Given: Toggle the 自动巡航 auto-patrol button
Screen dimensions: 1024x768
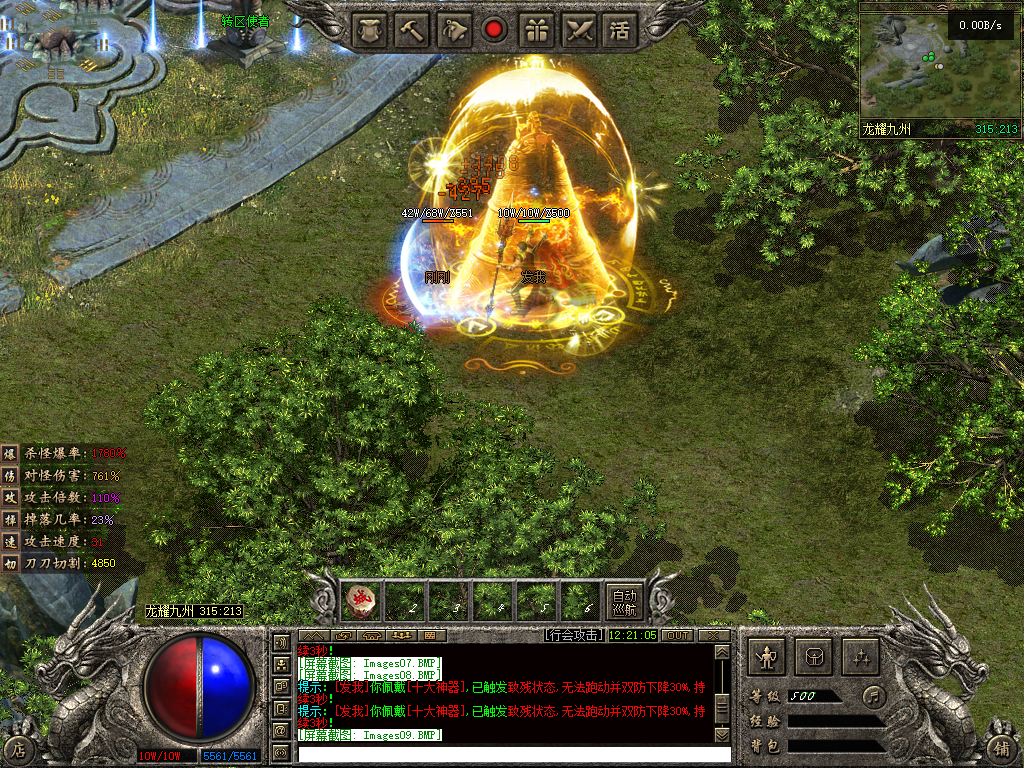Looking at the screenshot, I should pos(624,600).
